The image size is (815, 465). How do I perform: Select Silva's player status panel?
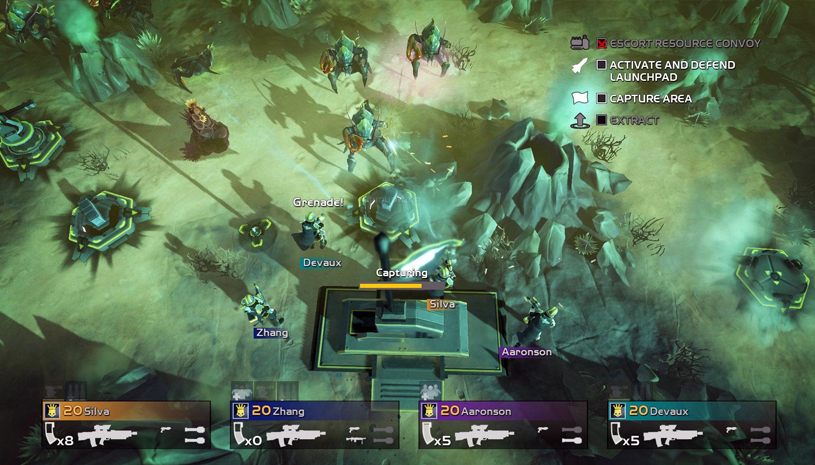[x=126, y=424]
